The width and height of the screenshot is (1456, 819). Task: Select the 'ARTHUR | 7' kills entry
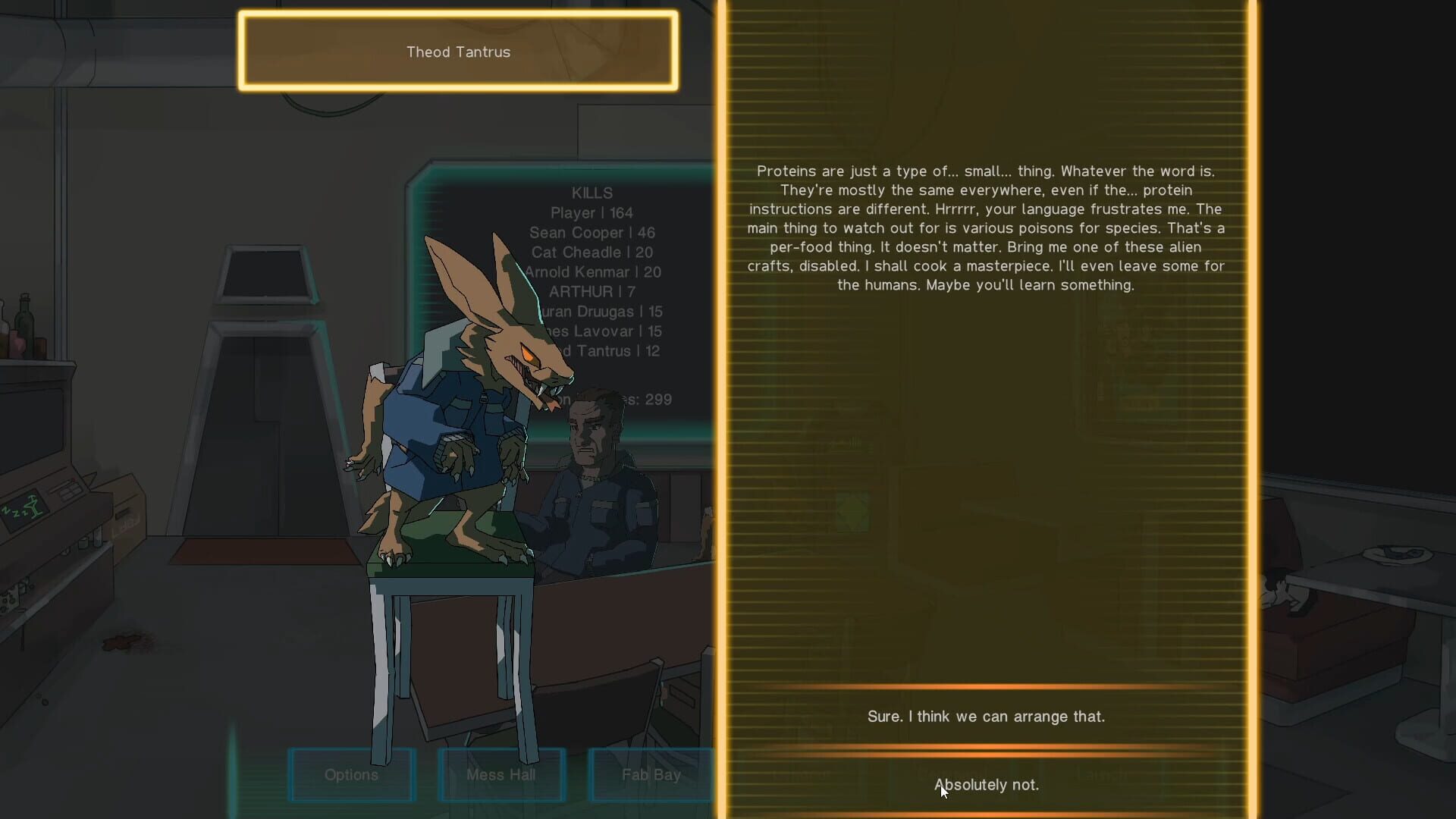coord(593,292)
